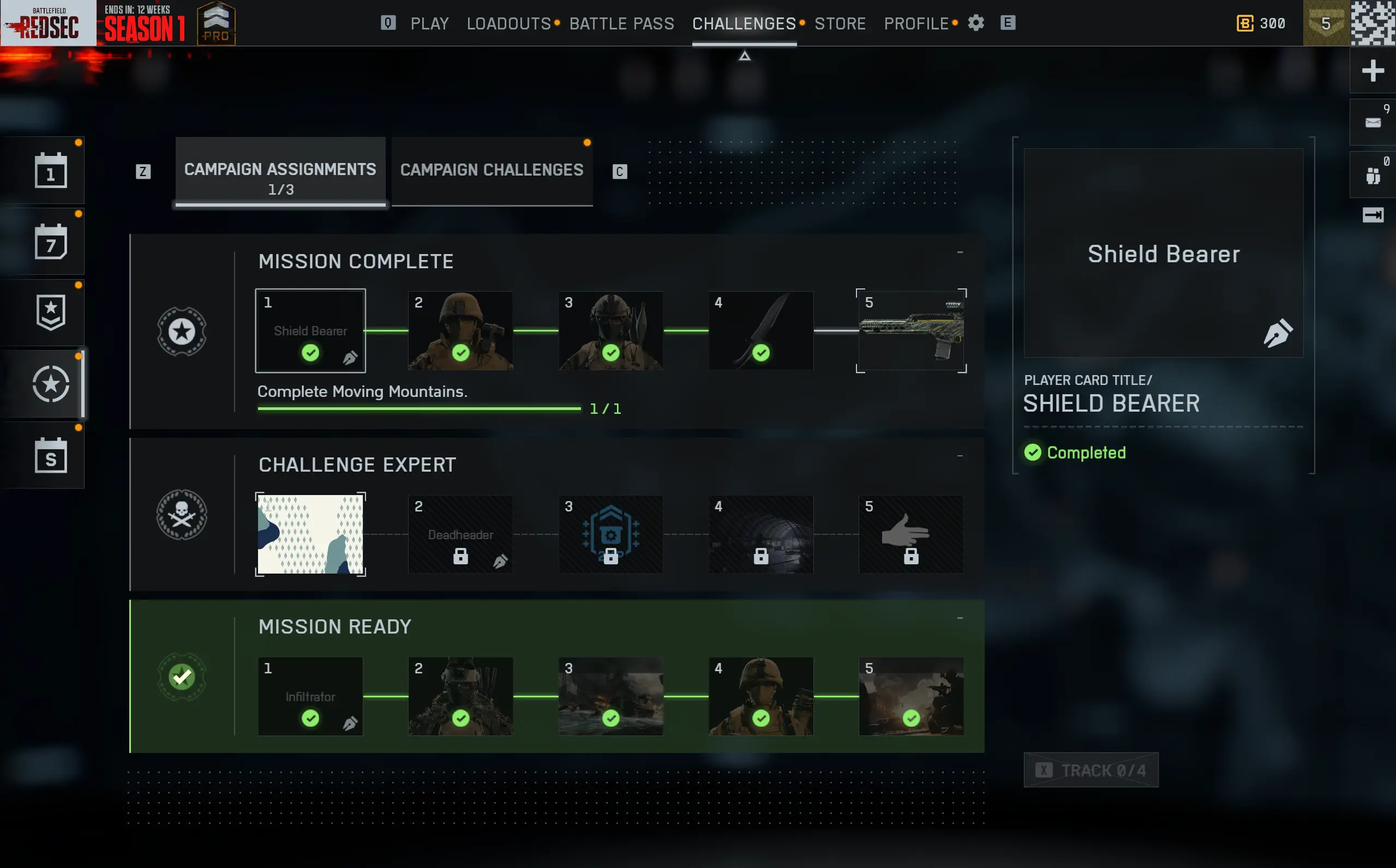Open the daily challenges calendar icon
Image resolution: width=1396 pixels, height=868 pixels.
pos(51,171)
